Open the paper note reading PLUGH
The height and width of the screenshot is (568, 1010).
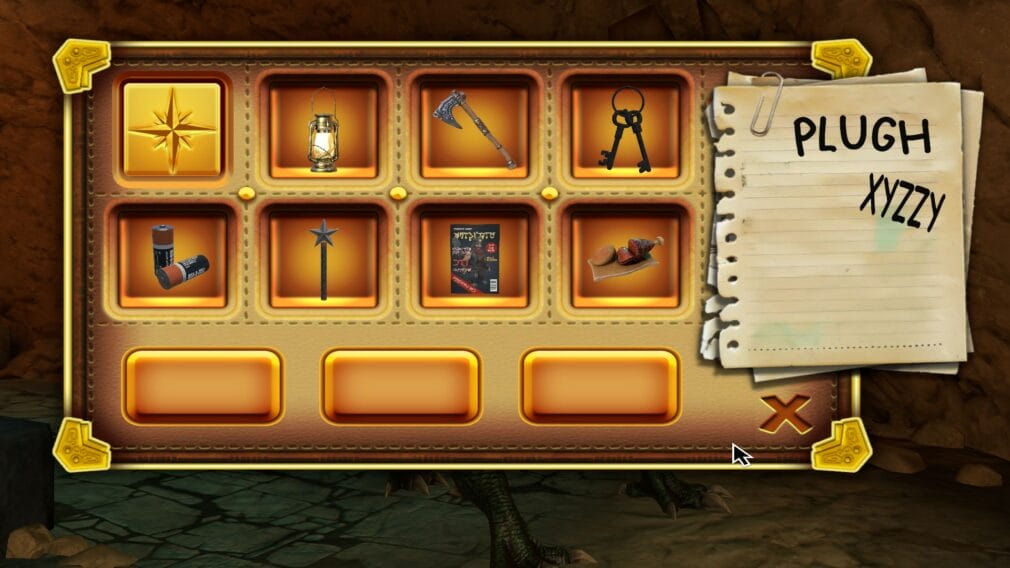coord(840,220)
